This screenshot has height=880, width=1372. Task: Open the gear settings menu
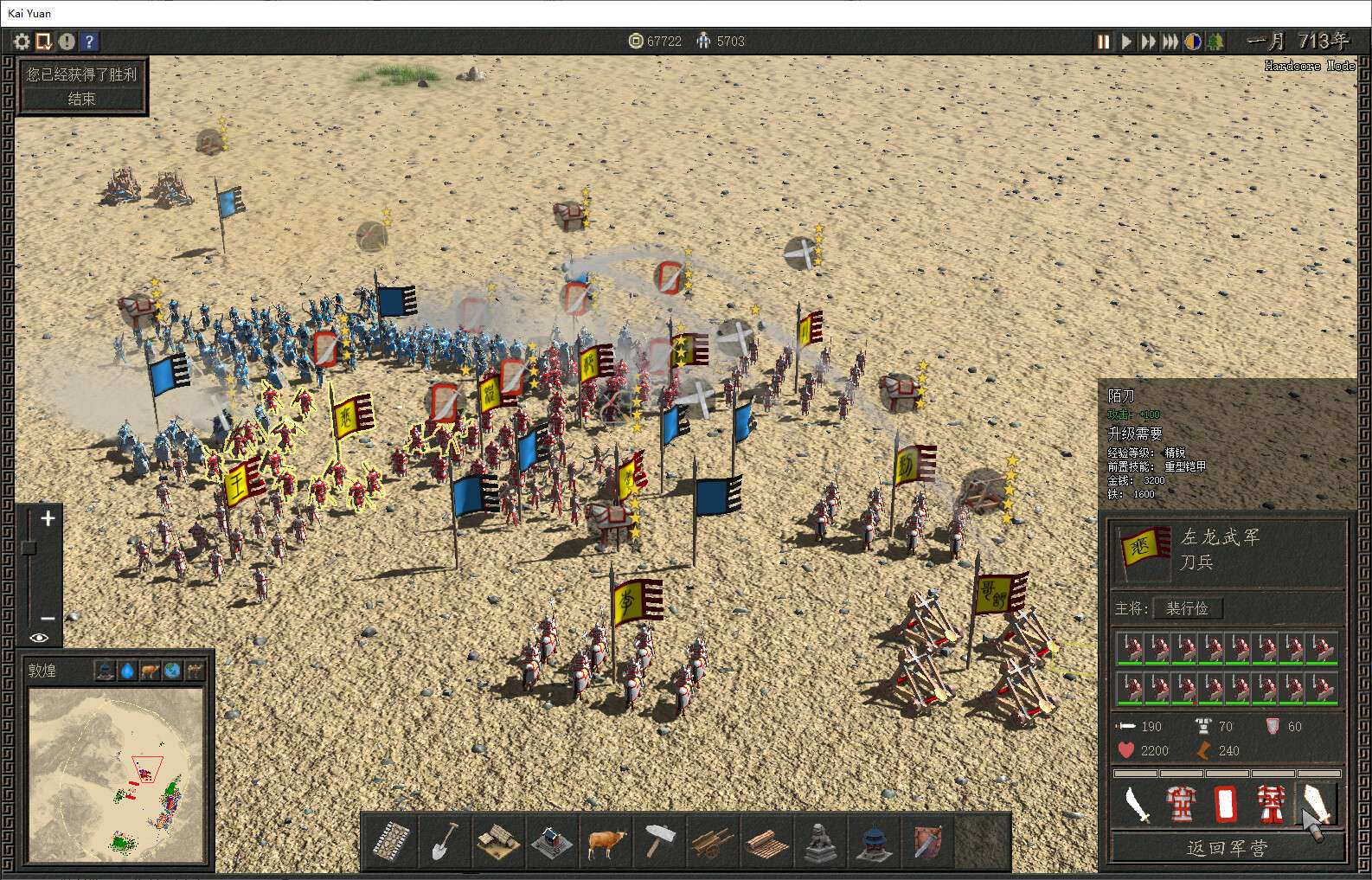(22, 41)
